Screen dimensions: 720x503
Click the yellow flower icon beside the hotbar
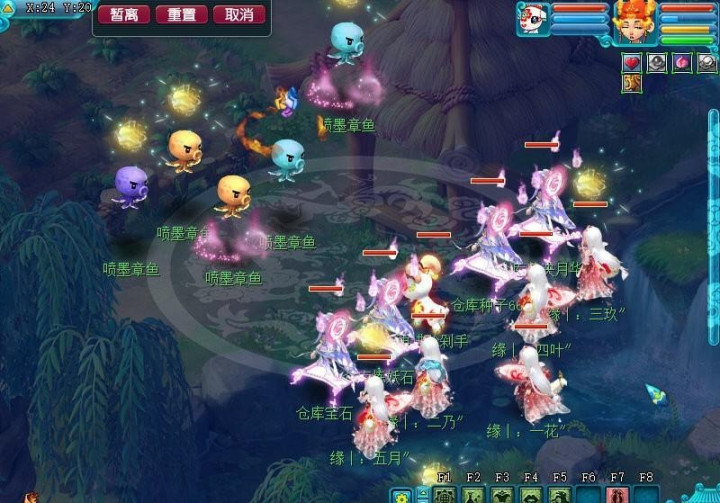[401, 495]
